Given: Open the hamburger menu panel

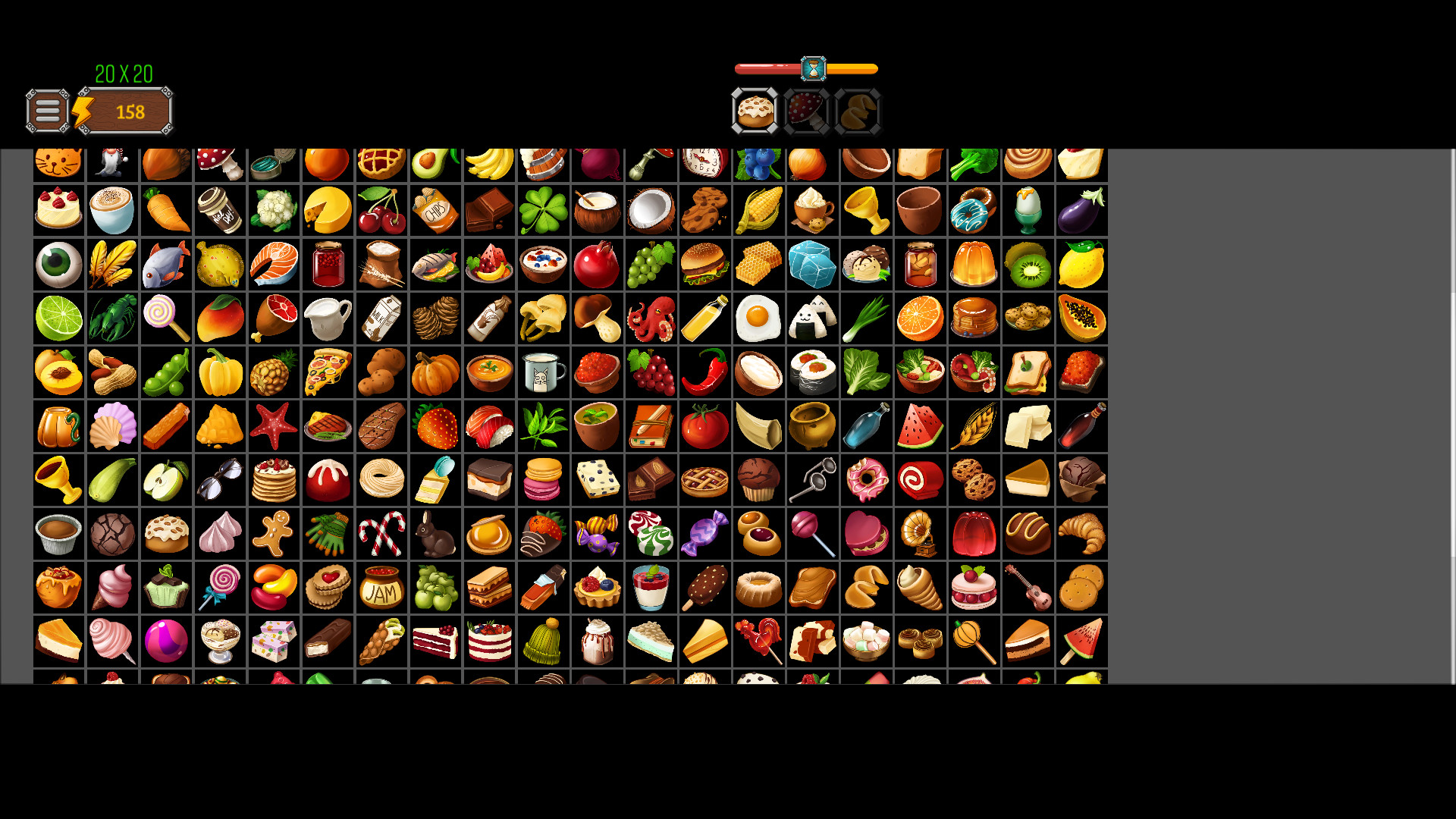Looking at the screenshot, I should (x=47, y=111).
